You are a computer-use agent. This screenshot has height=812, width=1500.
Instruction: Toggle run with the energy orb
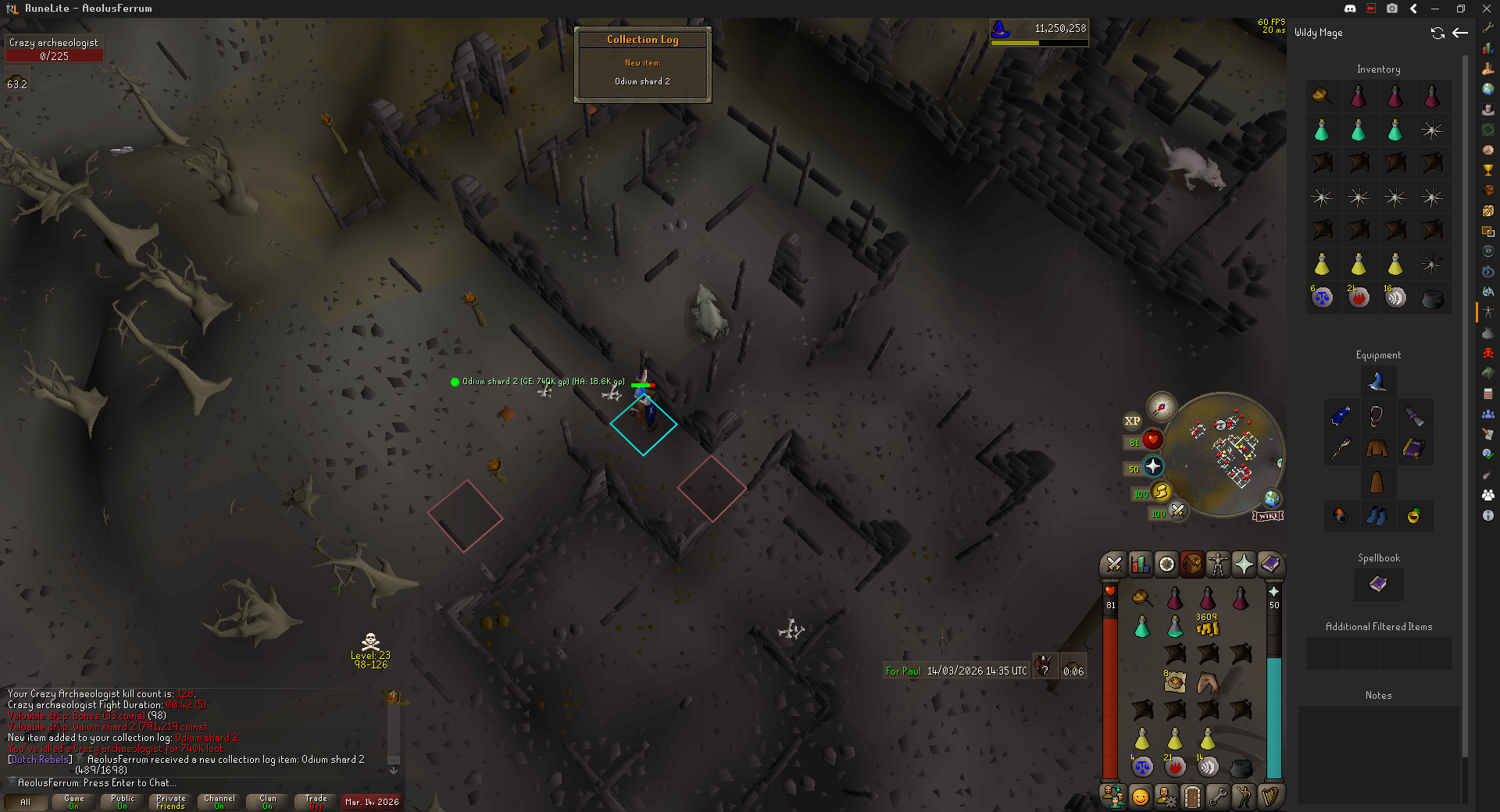point(1161,491)
